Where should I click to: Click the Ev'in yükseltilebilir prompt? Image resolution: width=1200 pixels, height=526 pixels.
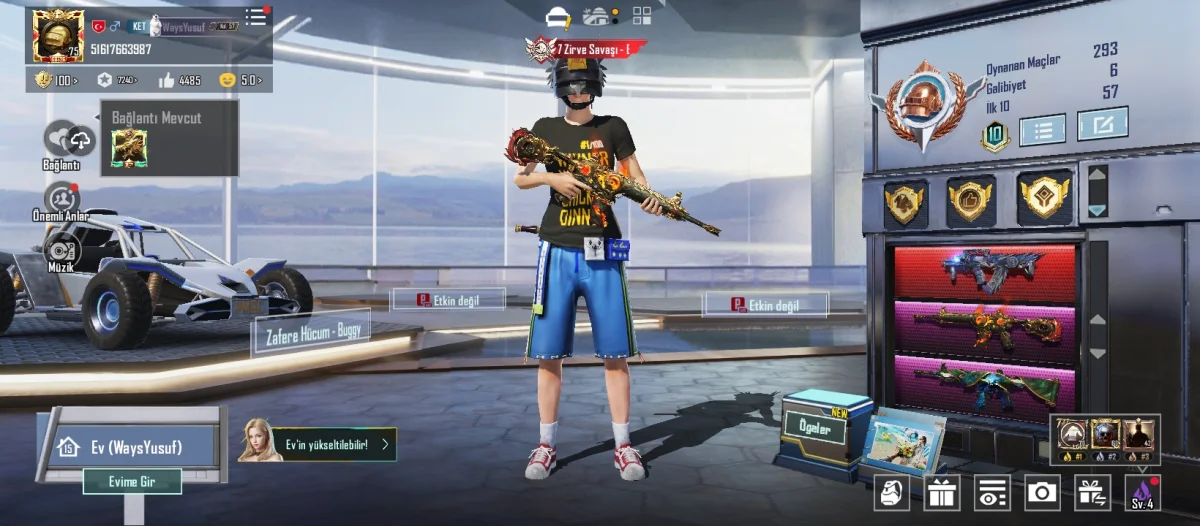point(318,444)
